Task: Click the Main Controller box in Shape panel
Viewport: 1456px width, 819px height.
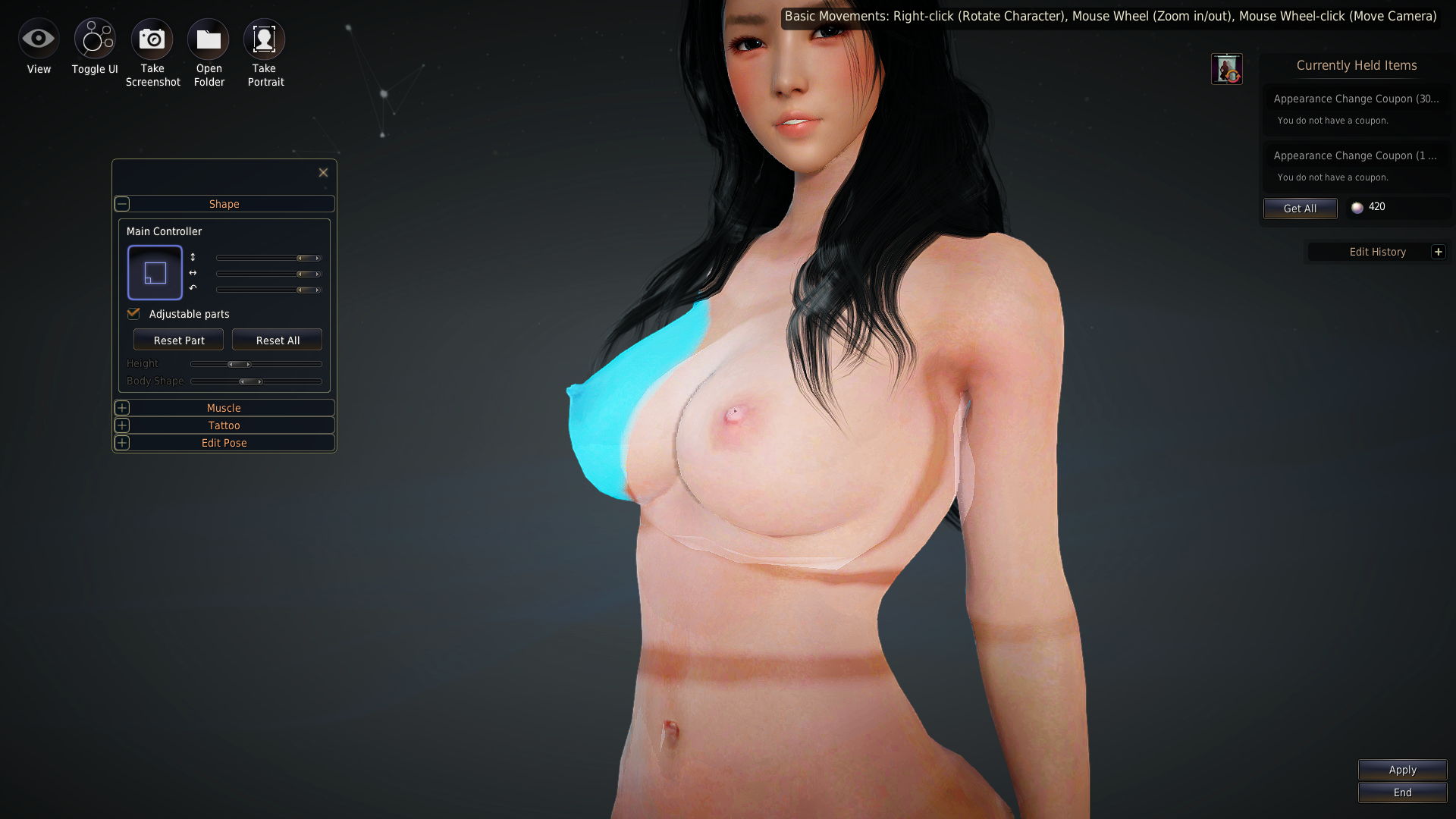Action: coord(154,272)
